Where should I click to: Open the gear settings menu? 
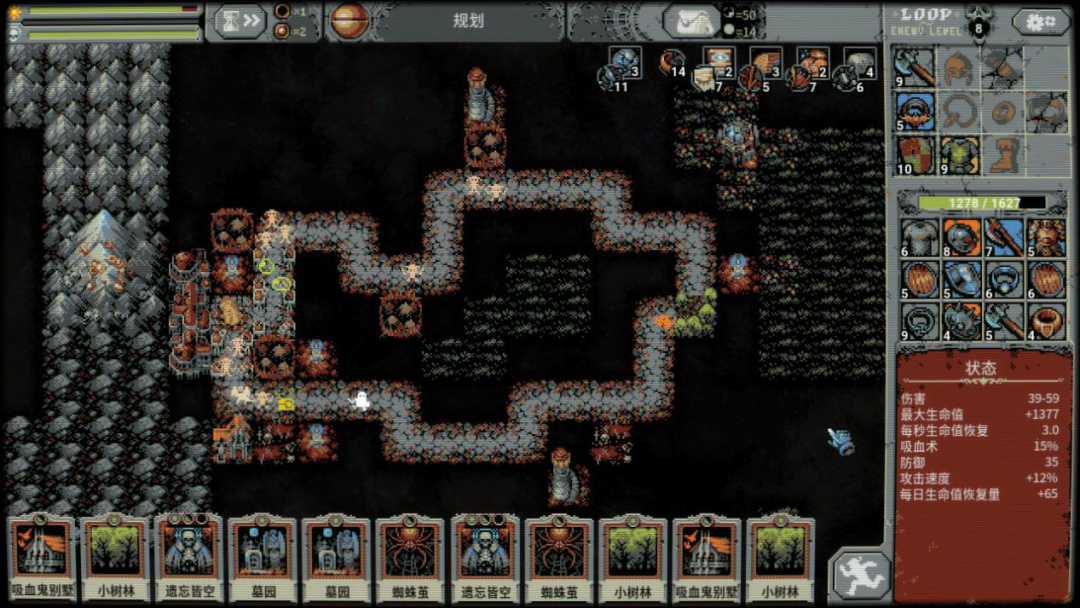click(1040, 21)
